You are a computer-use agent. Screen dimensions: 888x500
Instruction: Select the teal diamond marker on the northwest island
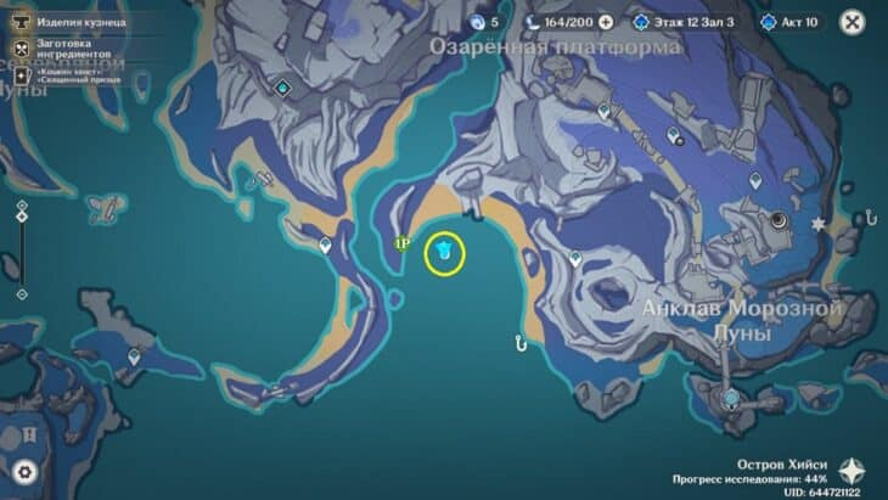click(283, 88)
